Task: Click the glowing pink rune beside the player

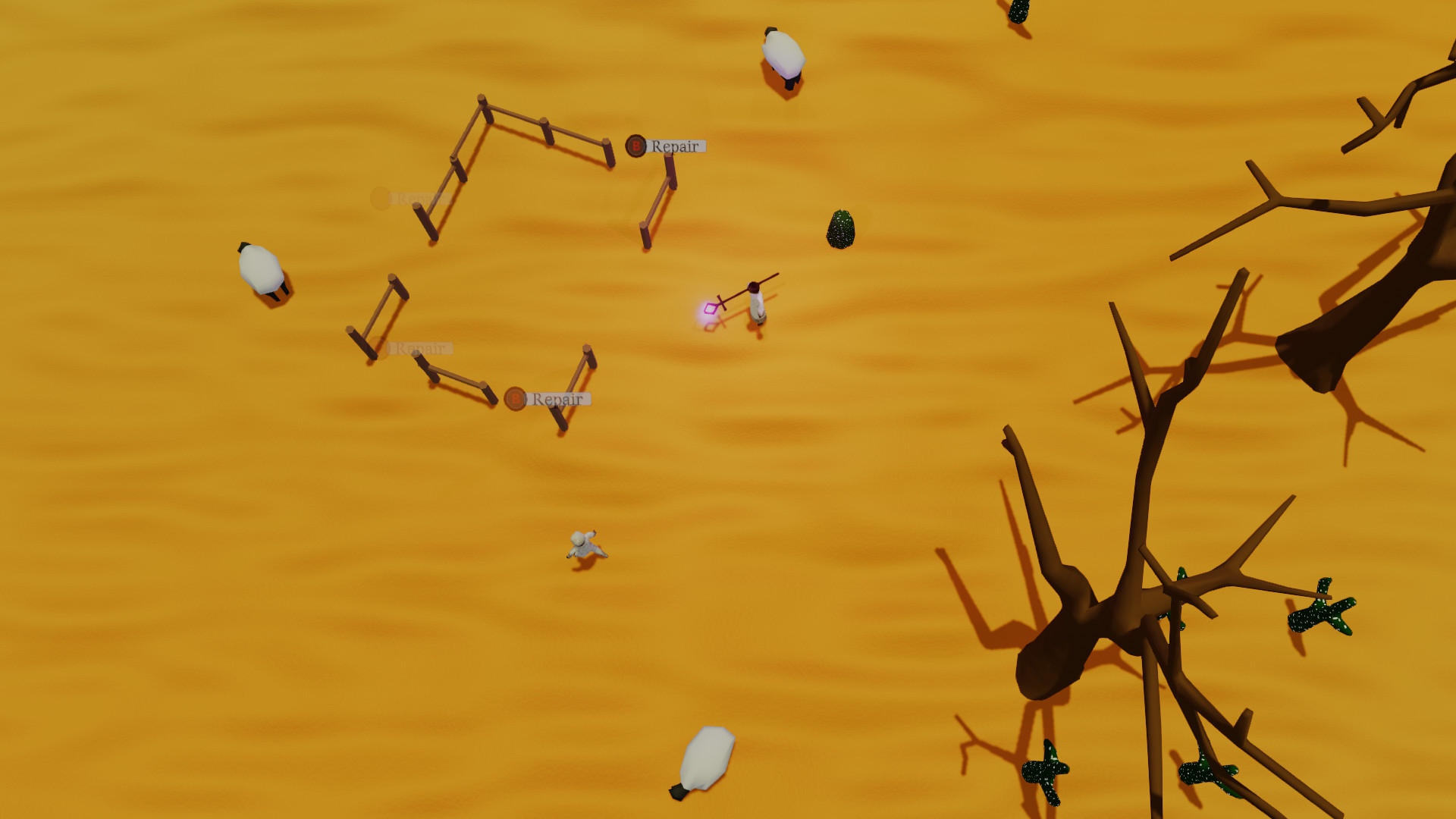Action: pyautogui.click(x=709, y=306)
